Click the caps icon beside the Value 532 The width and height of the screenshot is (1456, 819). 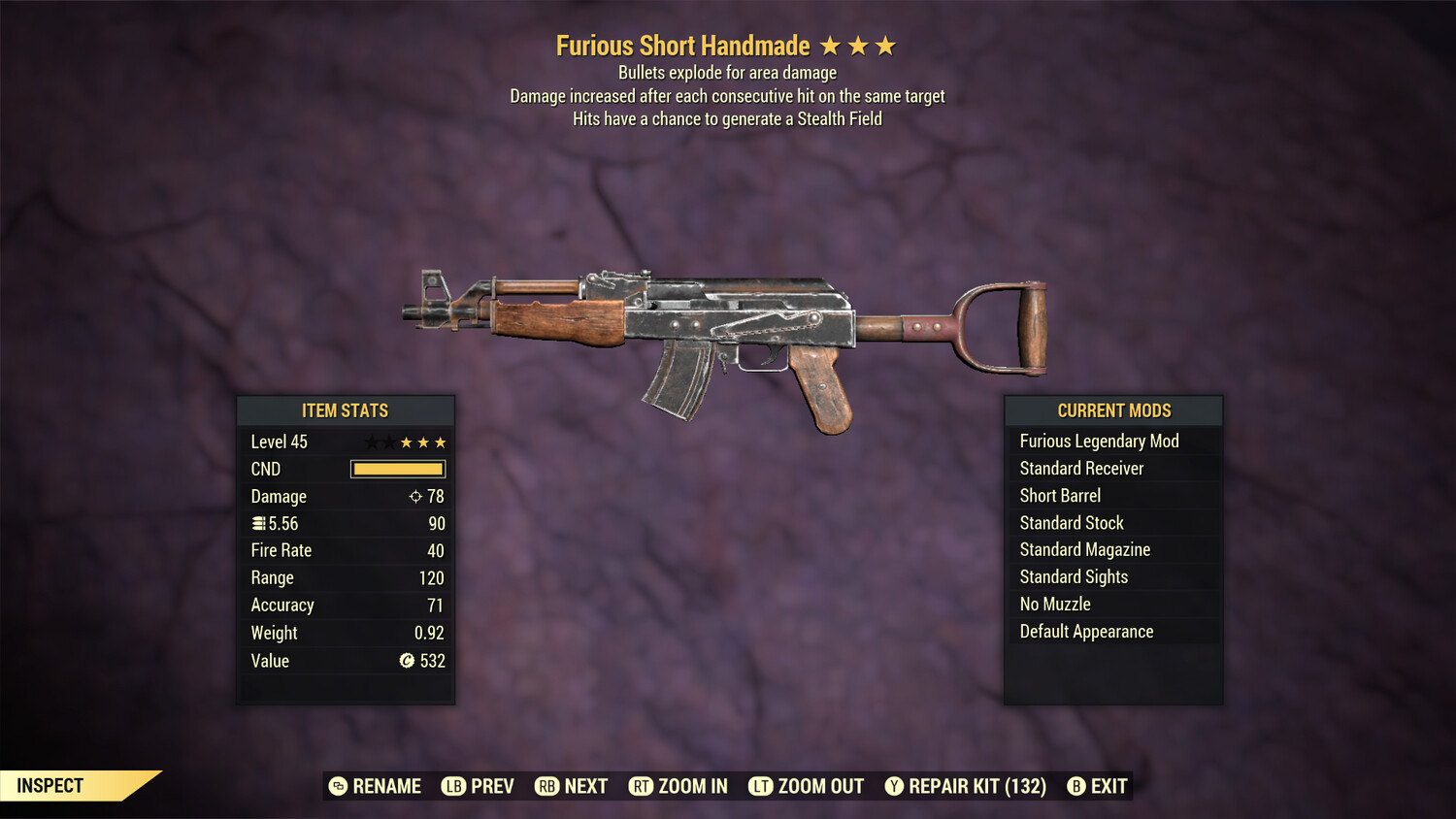(x=408, y=661)
